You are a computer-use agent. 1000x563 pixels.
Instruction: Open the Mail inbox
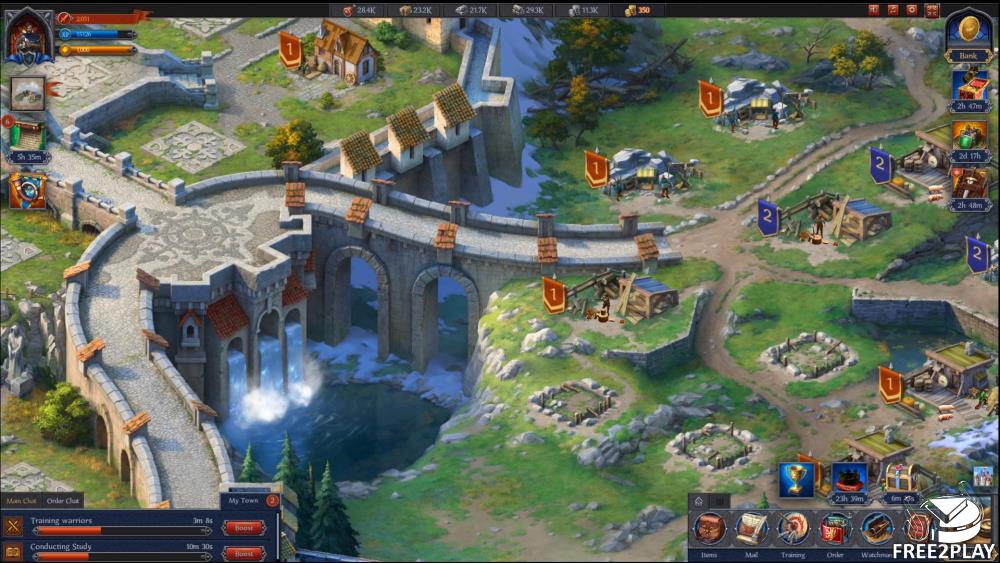point(751,528)
